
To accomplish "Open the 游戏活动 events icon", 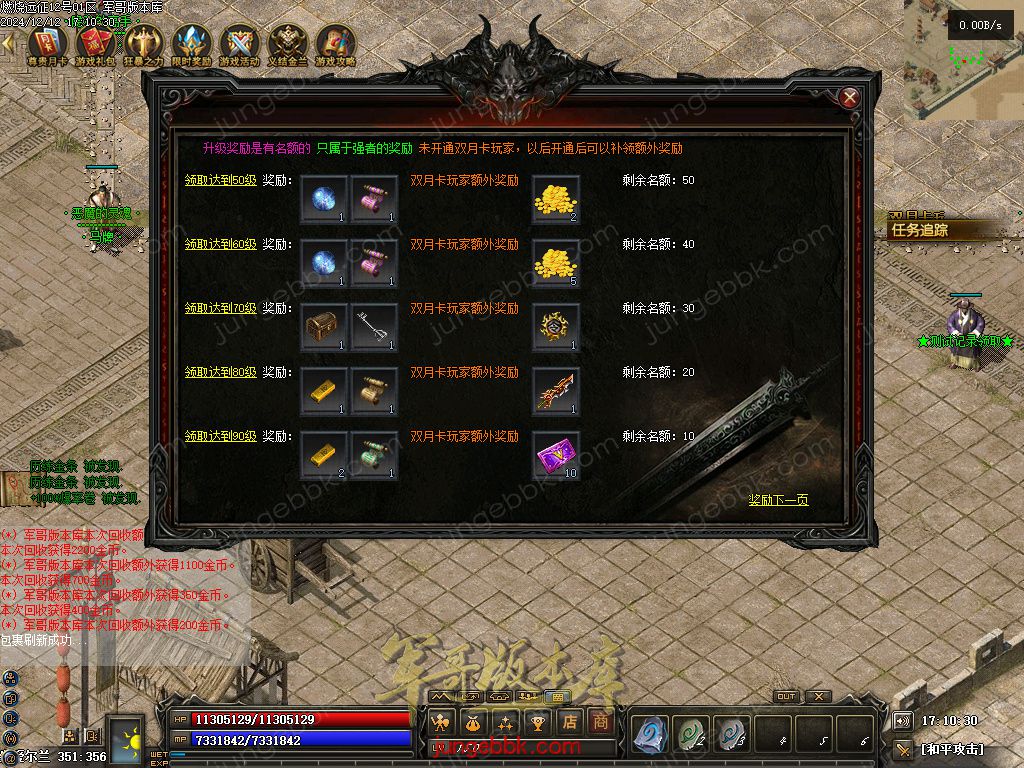I will 240,45.
